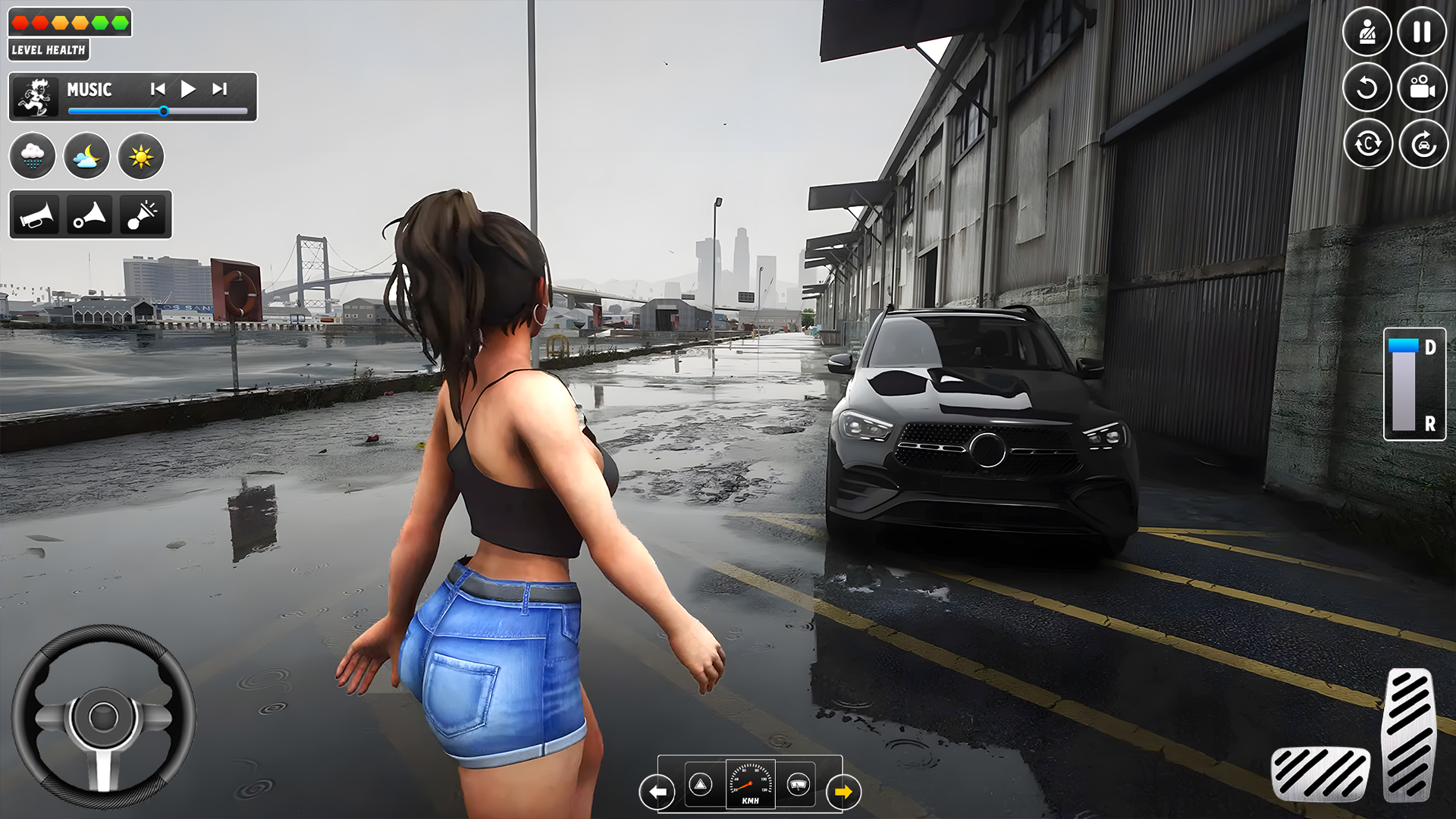1456x819 pixels.
Task: Click the restart level icon
Action: click(1367, 87)
